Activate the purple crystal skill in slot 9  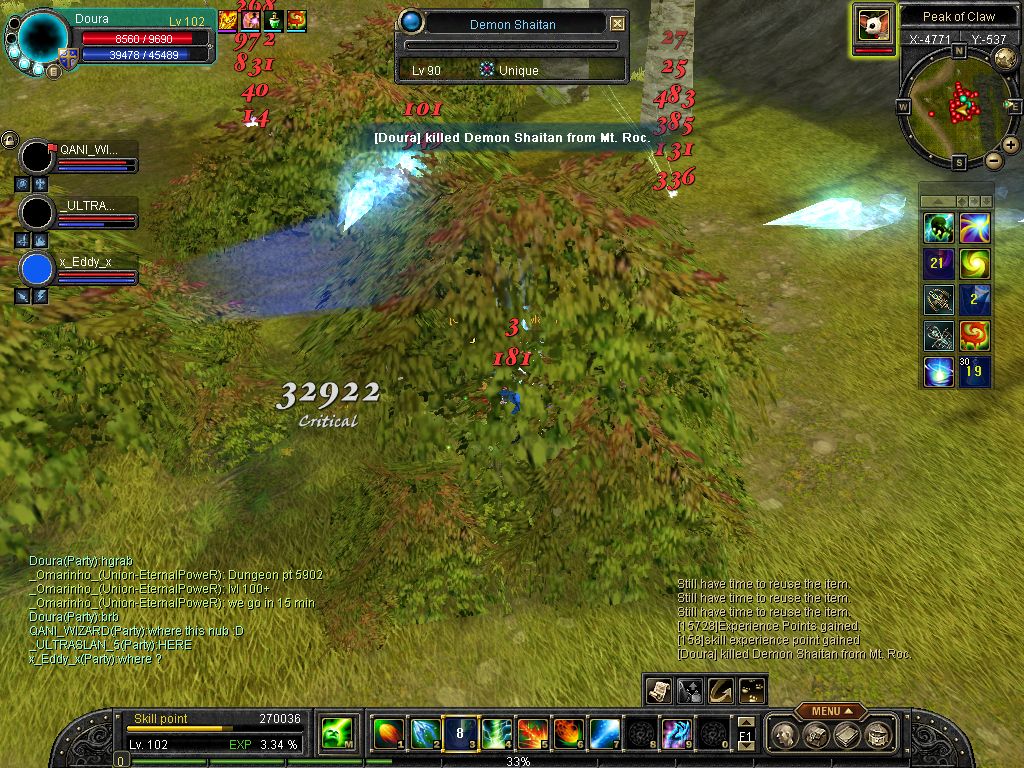point(676,734)
